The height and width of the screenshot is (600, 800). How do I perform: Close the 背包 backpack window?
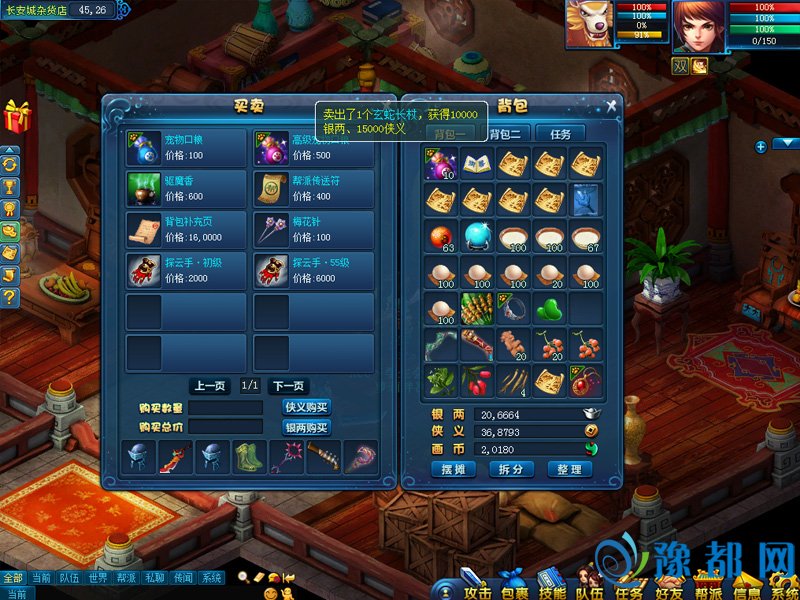(x=611, y=106)
